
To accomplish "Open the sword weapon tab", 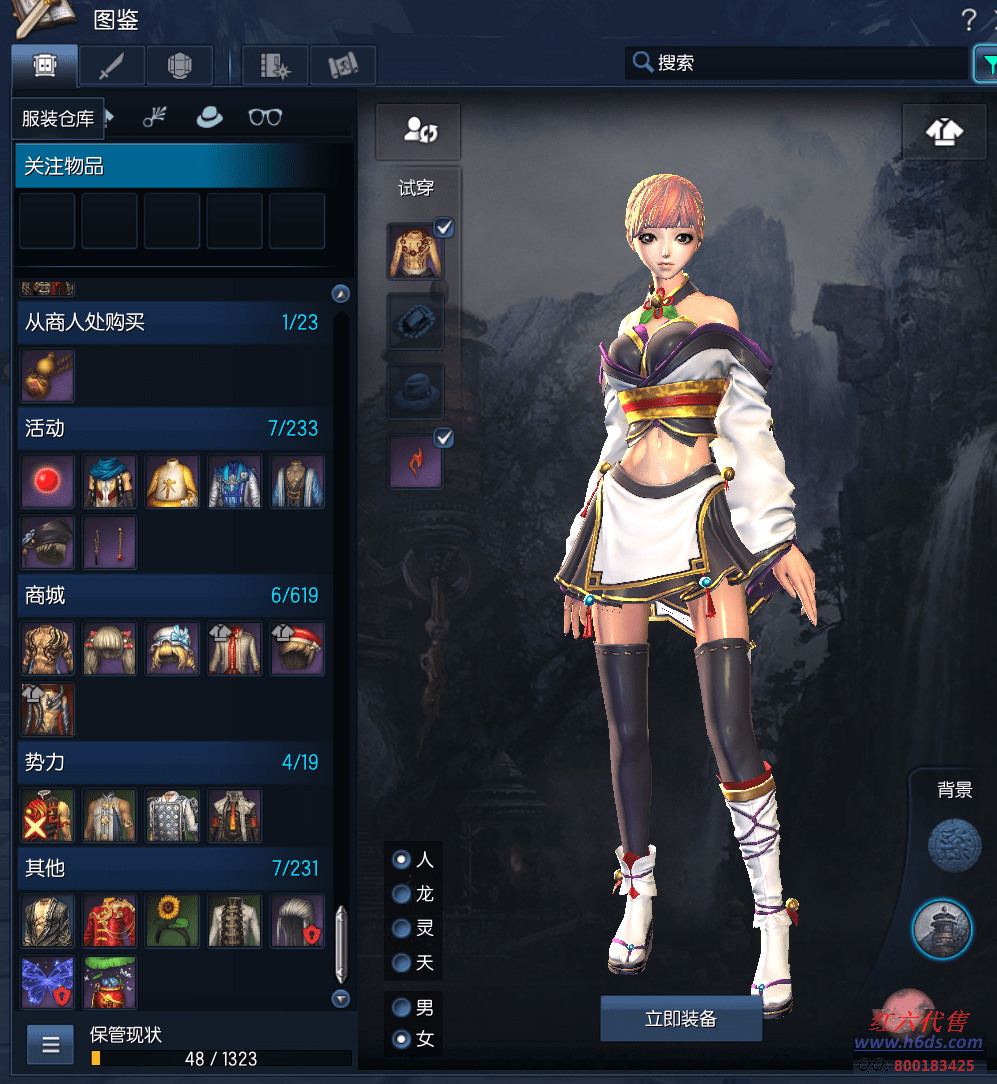I will pyautogui.click(x=112, y=66).
